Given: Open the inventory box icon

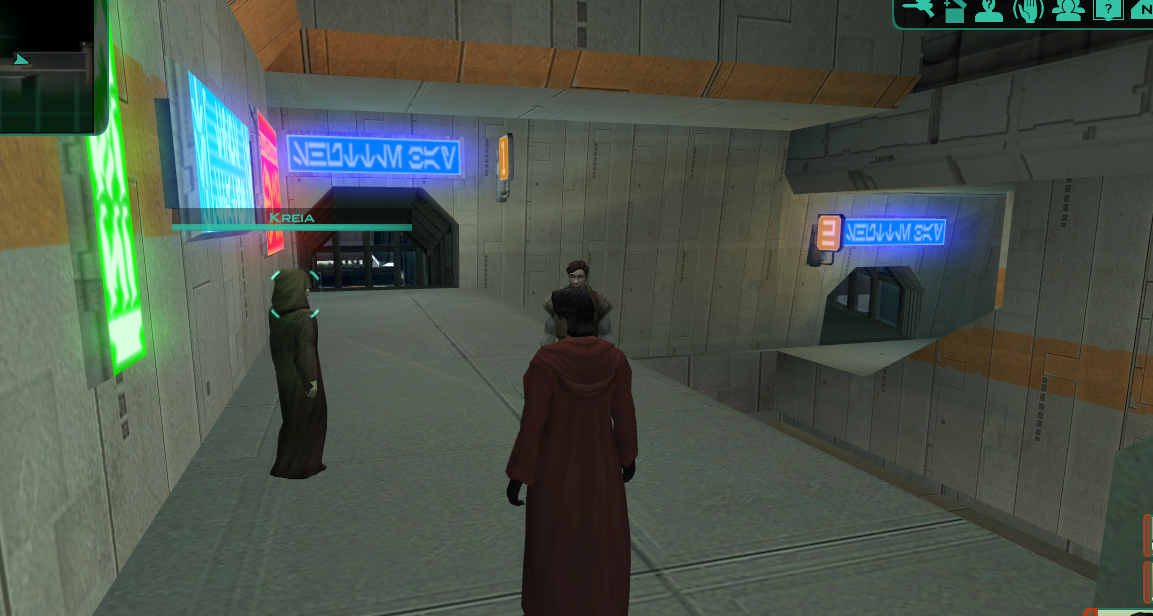Looking at the screenshot, I should click(953, 11).
